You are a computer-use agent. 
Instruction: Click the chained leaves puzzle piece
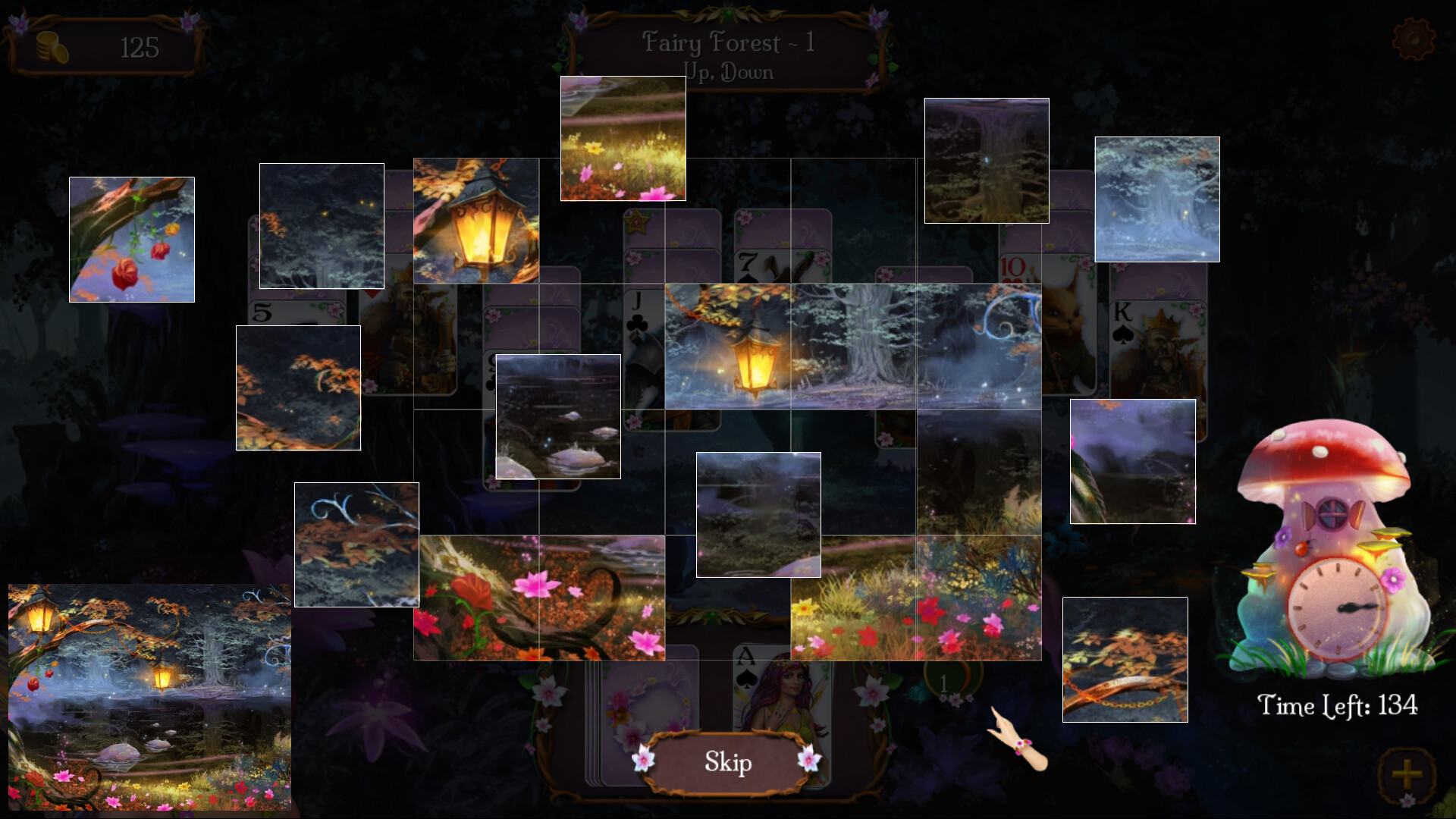(x=1125, y=660)
